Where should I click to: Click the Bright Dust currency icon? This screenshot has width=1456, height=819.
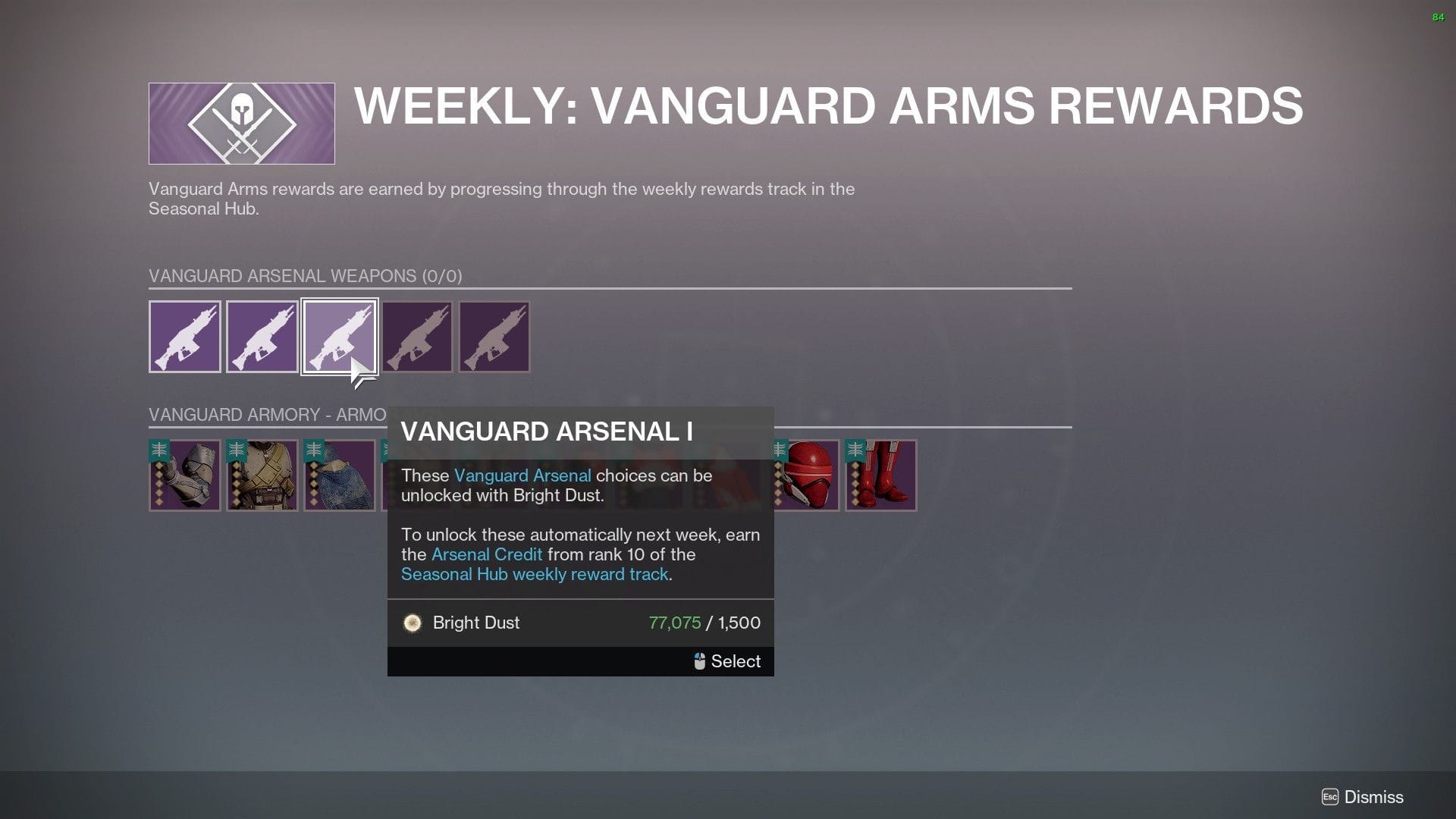[x=413, y=623]
